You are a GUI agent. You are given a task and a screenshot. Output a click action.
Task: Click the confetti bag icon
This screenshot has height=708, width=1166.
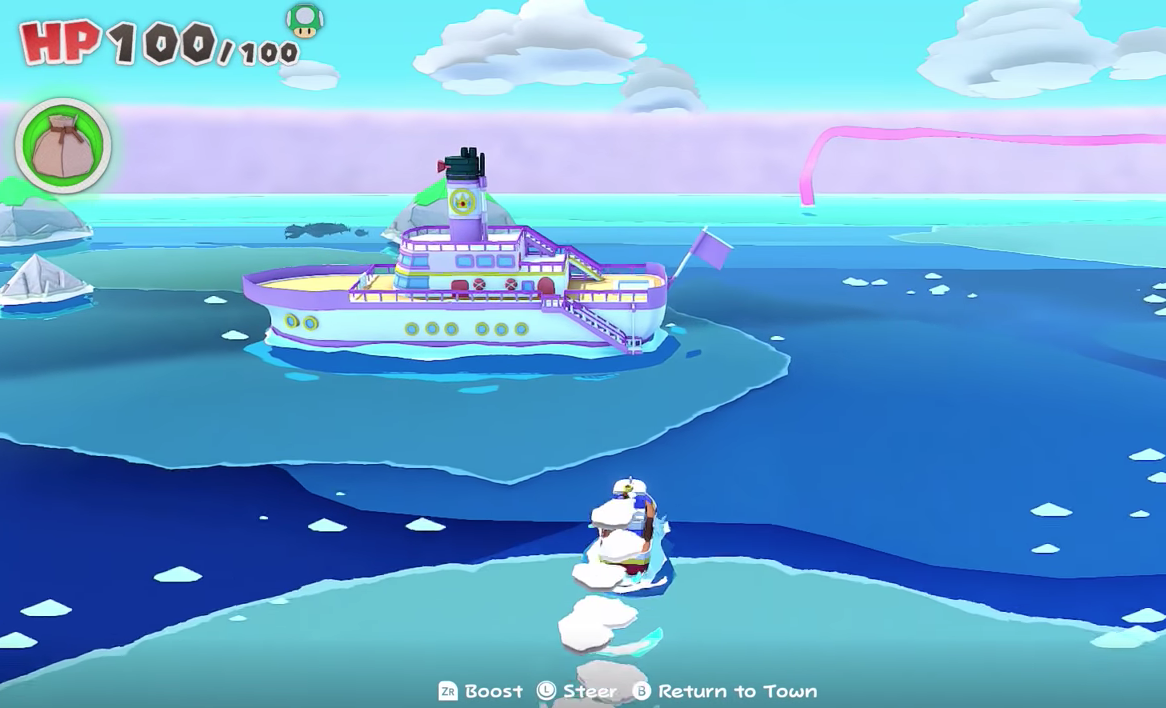(x=62, y=146)
